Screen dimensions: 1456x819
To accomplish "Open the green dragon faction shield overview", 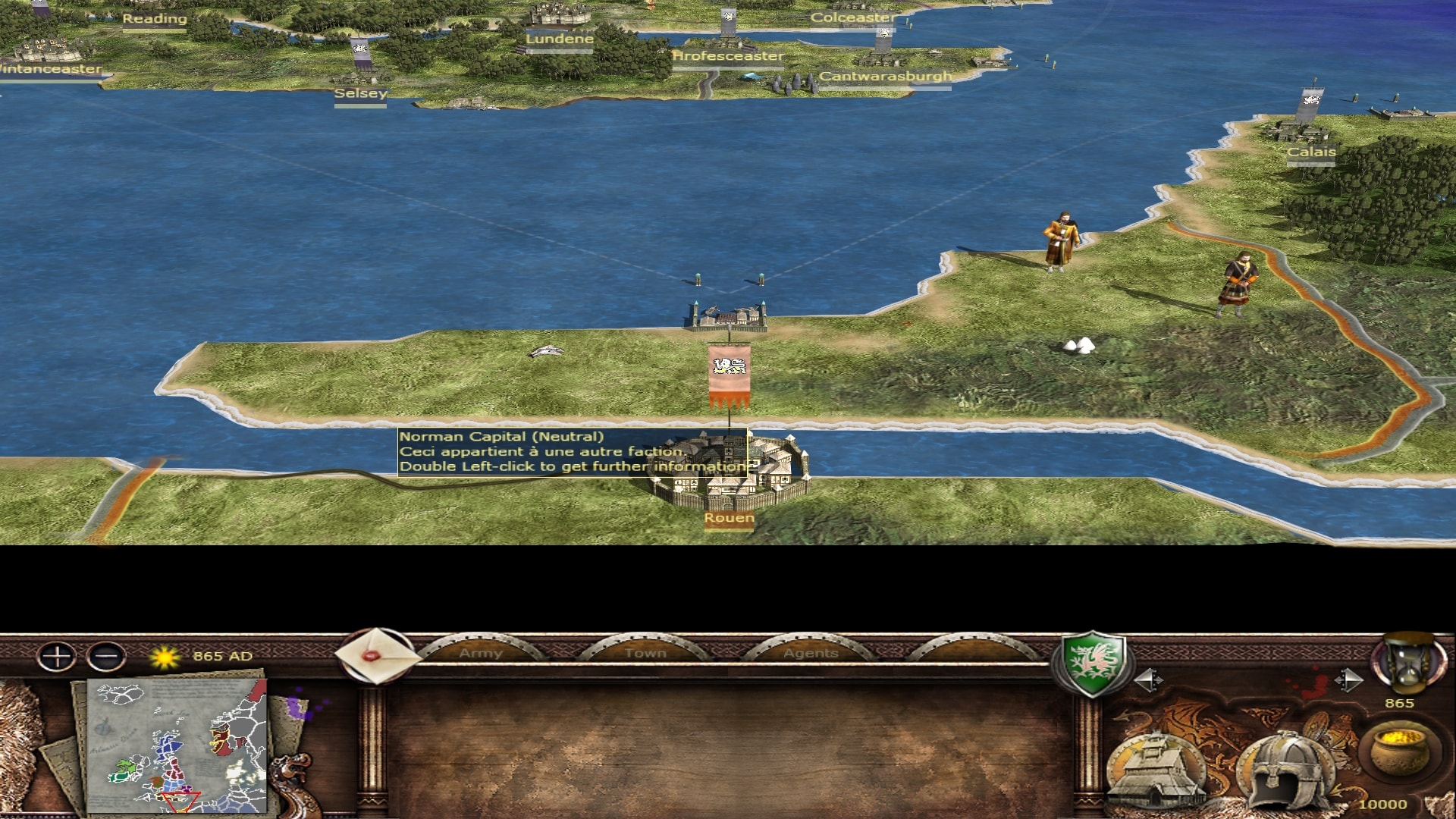I will 1092,664.
